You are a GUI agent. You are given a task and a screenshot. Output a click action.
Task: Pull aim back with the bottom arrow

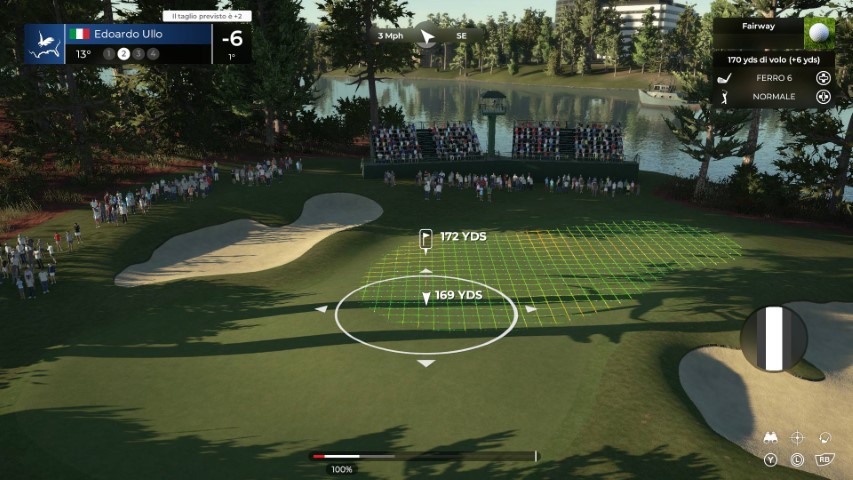pyautogui.click(x=426, y=363)
